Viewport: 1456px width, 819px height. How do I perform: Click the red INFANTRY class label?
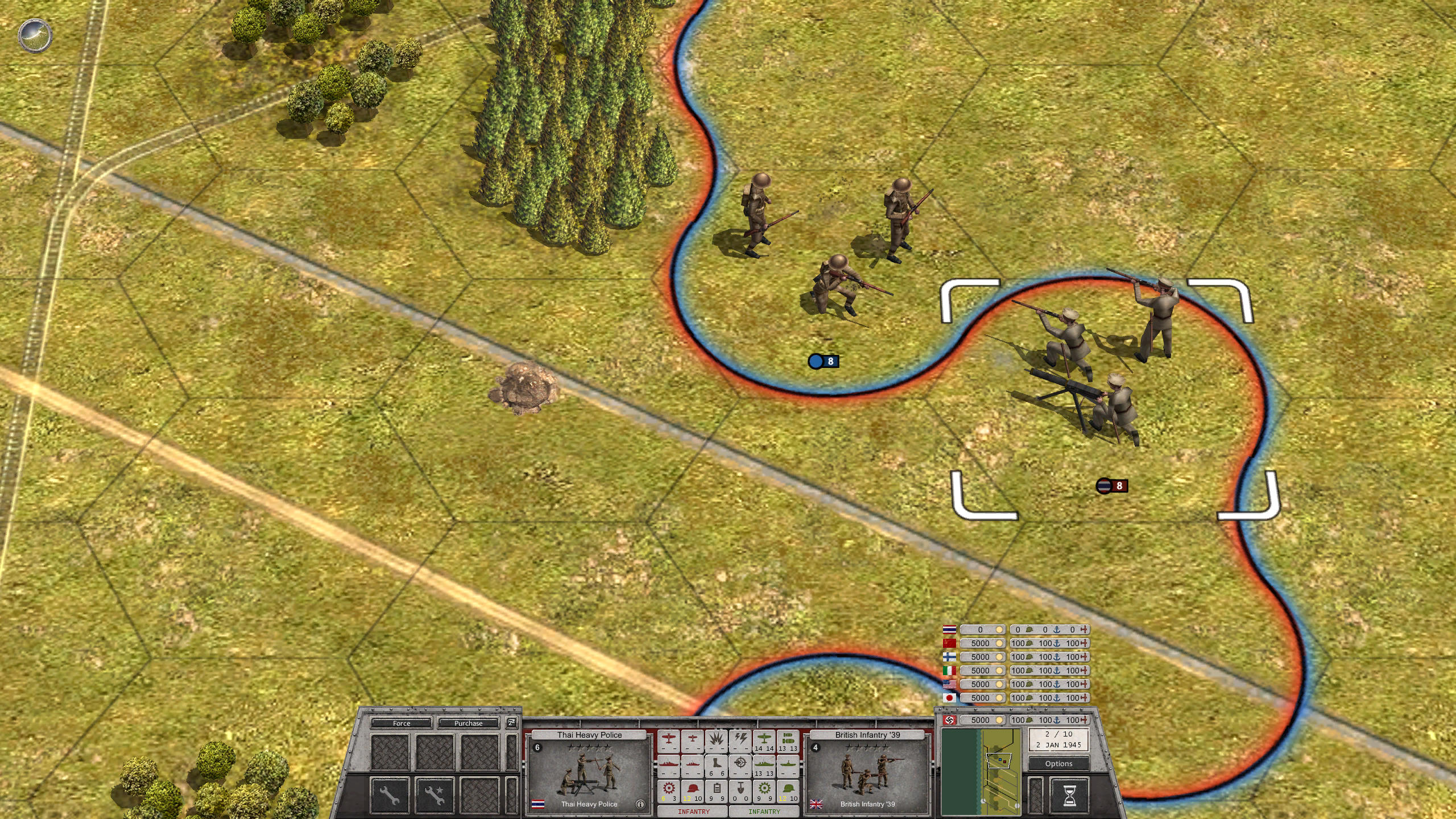(x=694, y=811)
